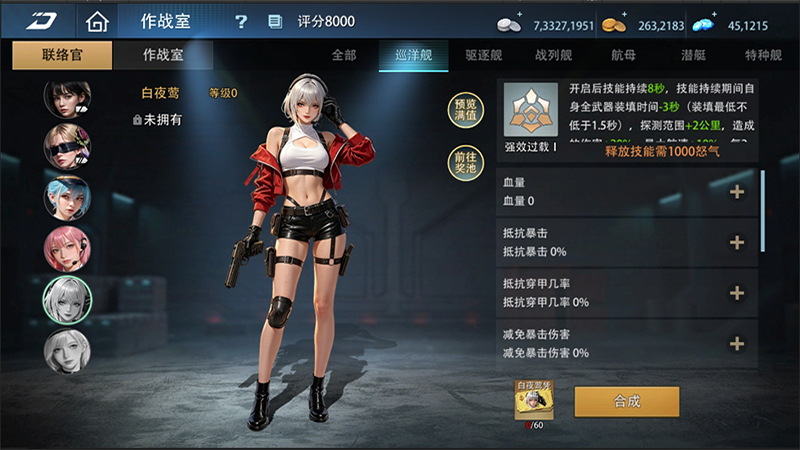The width and height of the screenshot is (800, 450).
Task: Expand the 抵抗穿甲几率 attribute row
Action: coord(737,293)
